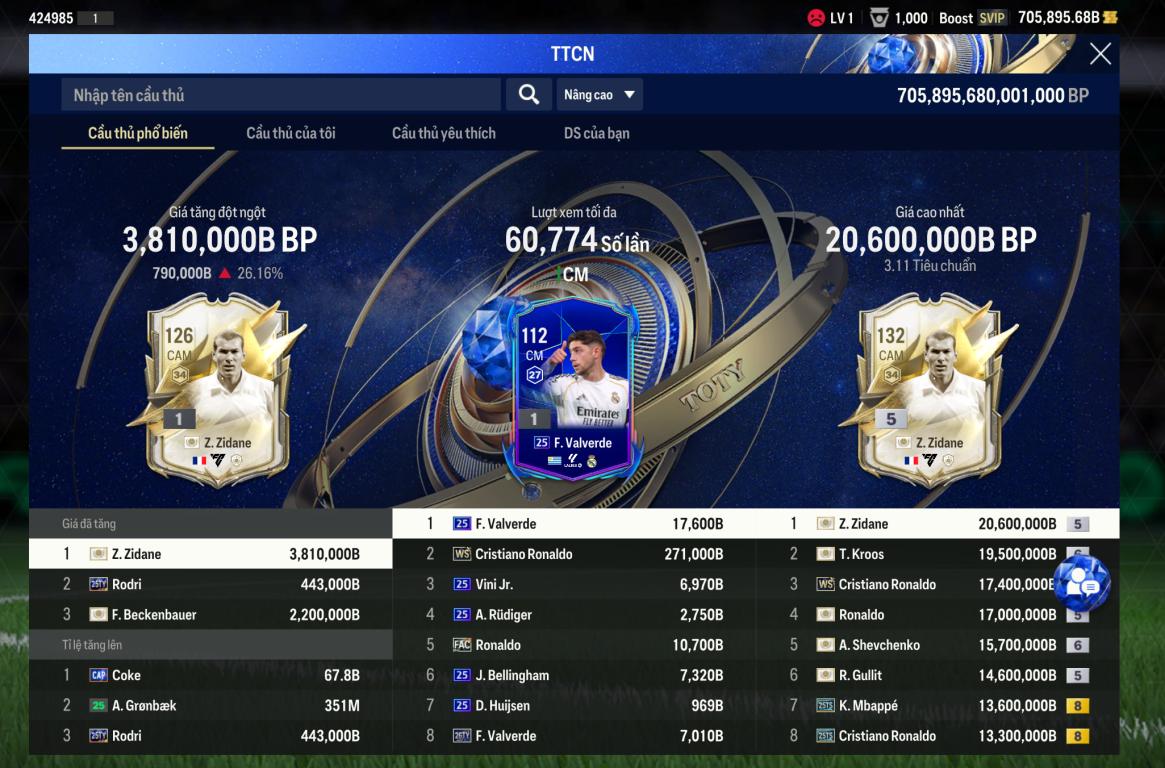The image size is (1165, 768).
Task: Select Vini Jr. in the most-viewed list
Action: click(573, 584)
